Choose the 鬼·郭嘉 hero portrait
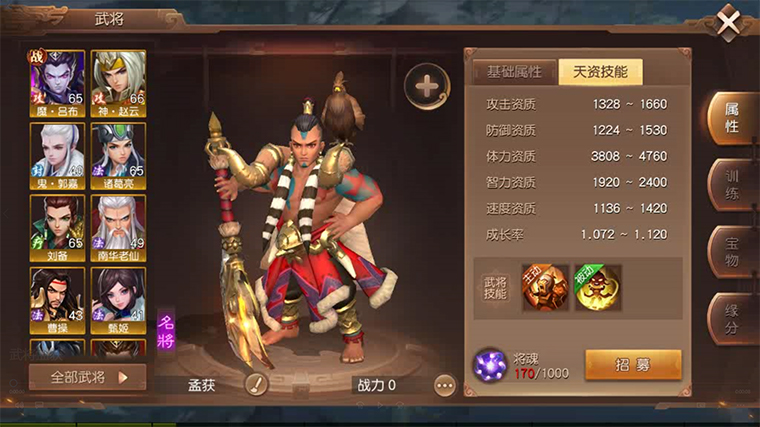This screenshot has width=760, height=427. [x=58, y=152]
